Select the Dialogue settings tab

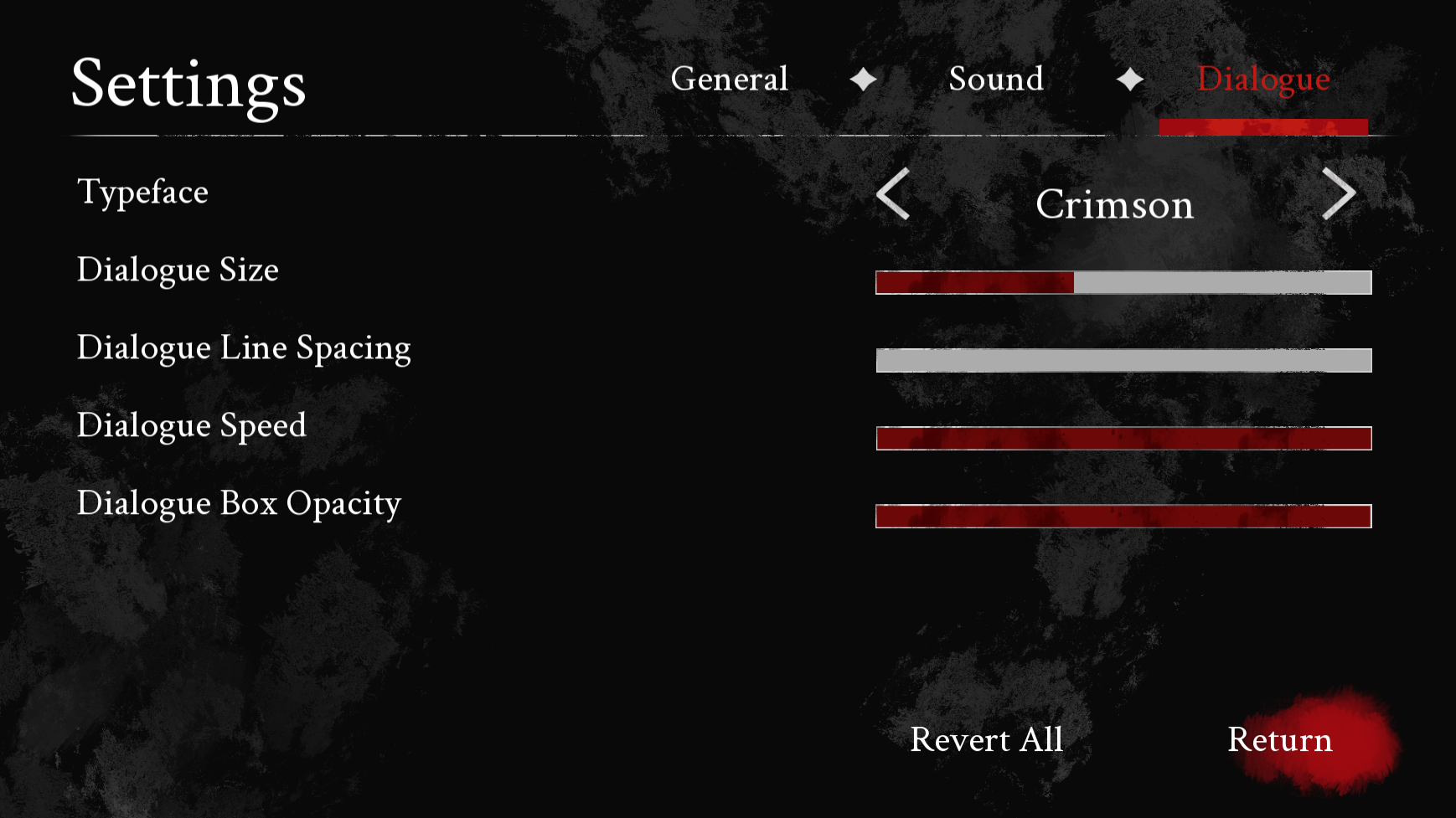coord(1263,80)
